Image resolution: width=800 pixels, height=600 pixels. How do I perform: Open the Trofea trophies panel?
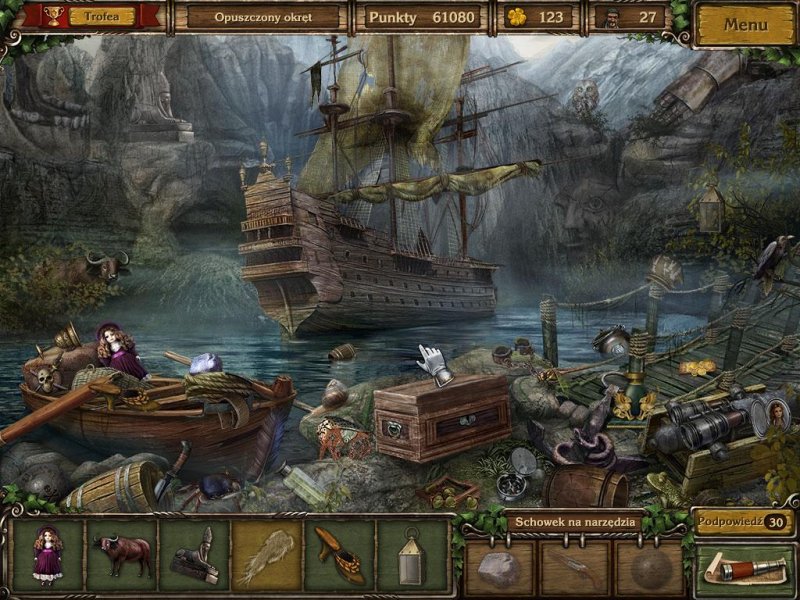(x=93, y=17)
